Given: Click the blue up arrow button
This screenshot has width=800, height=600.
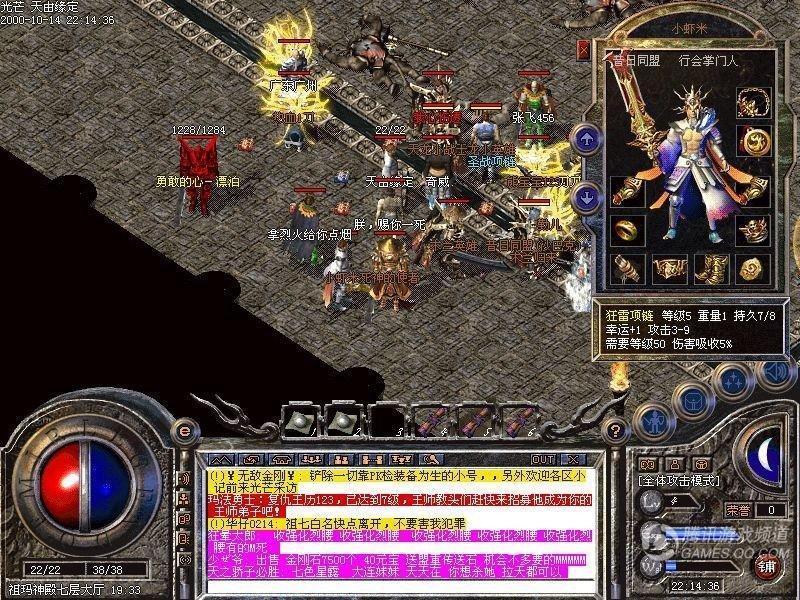Looking at the screenshot, I should [587, 138].
